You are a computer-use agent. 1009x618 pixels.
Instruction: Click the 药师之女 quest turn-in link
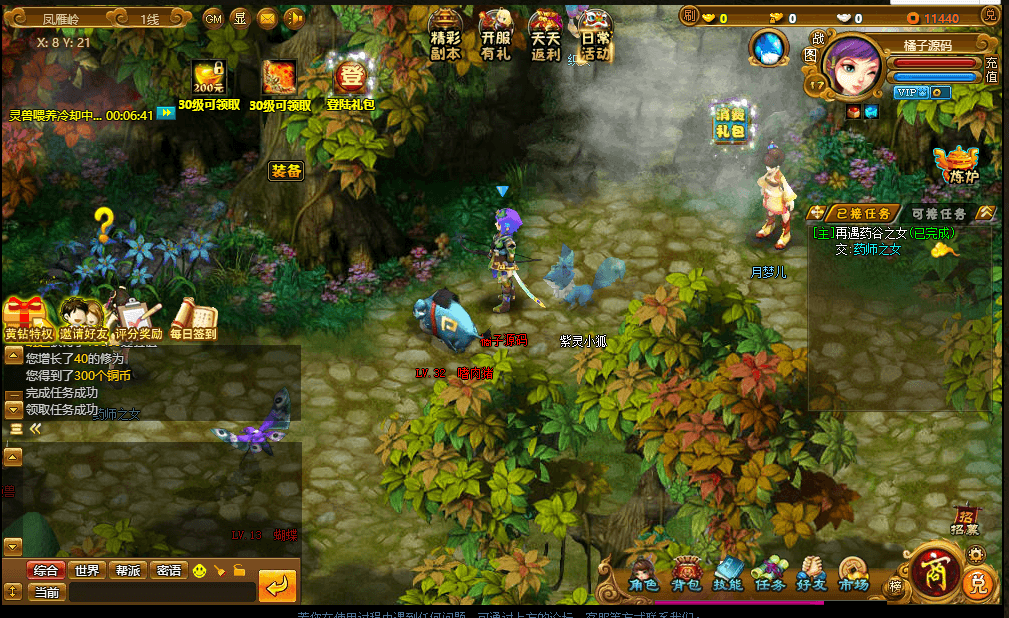[876, 250]
